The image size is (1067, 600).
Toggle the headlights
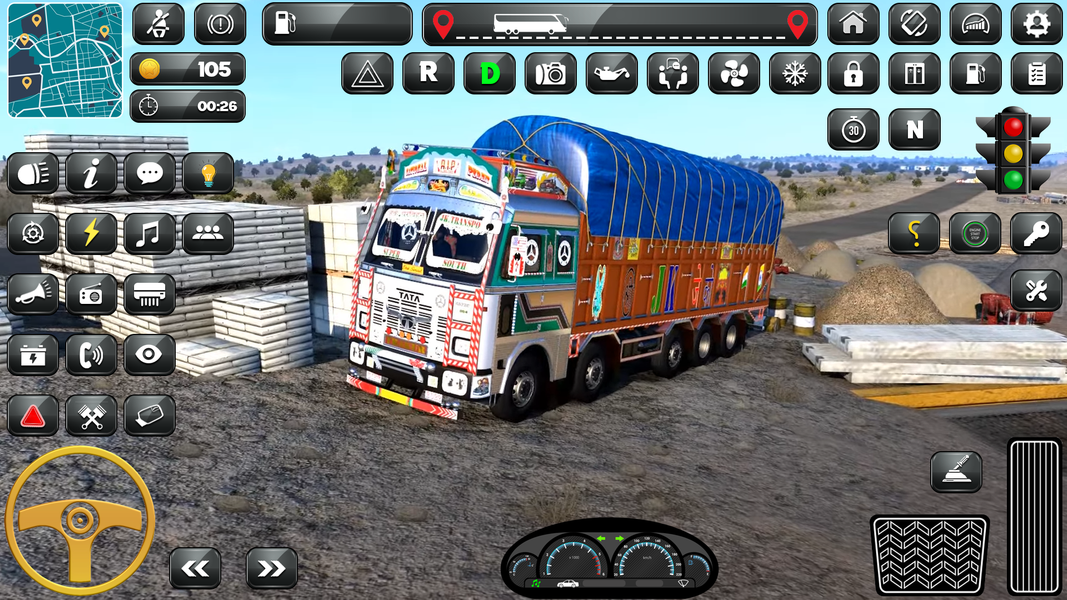(33, 174)
